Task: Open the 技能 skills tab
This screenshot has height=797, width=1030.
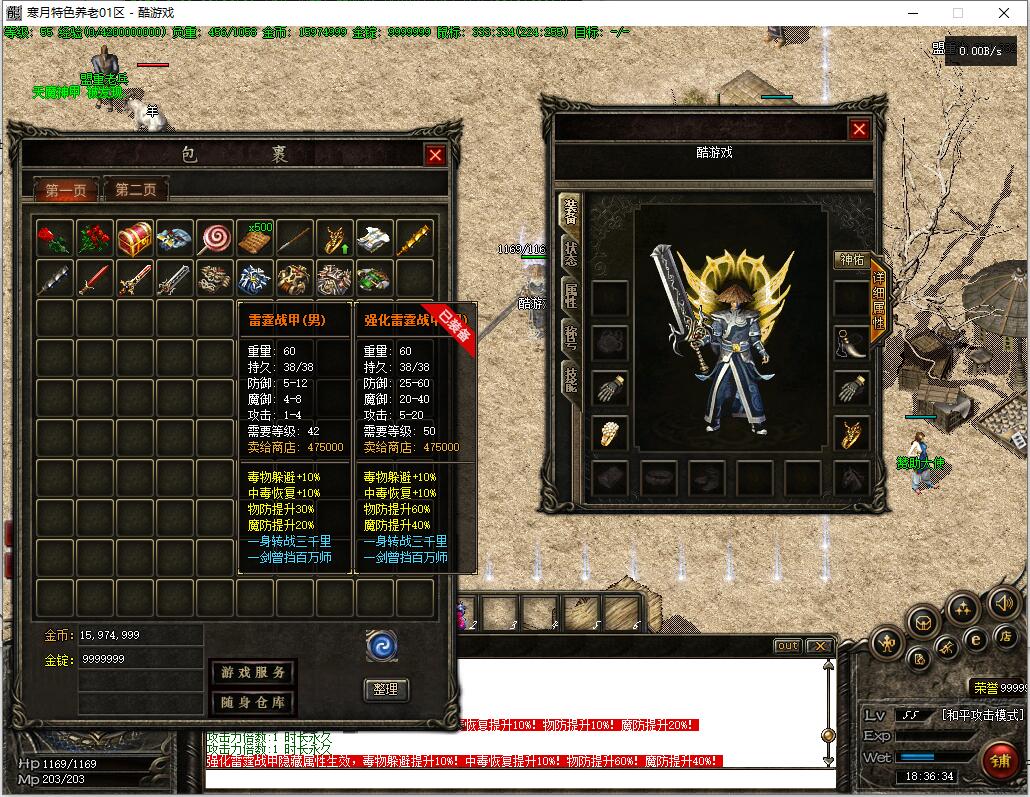Action: point(570,380)
